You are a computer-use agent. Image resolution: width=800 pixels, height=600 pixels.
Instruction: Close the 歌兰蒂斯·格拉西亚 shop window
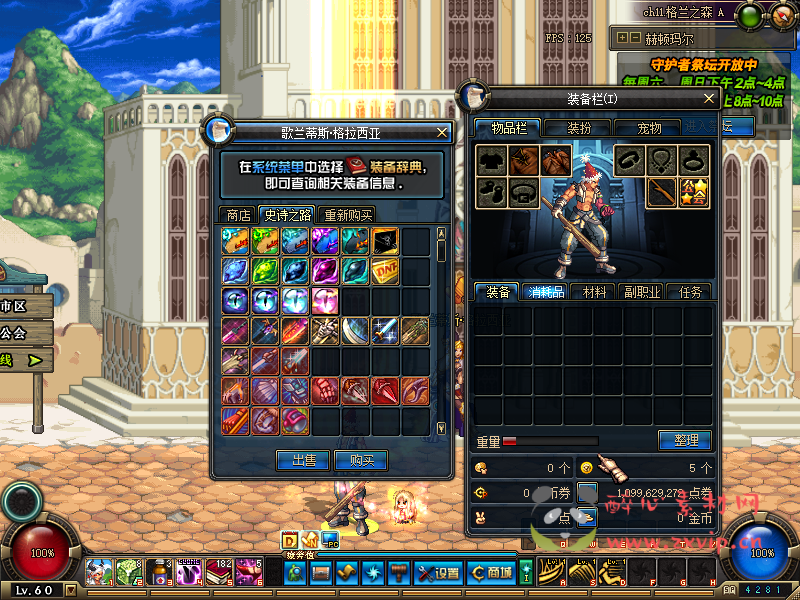coord(443,131)
